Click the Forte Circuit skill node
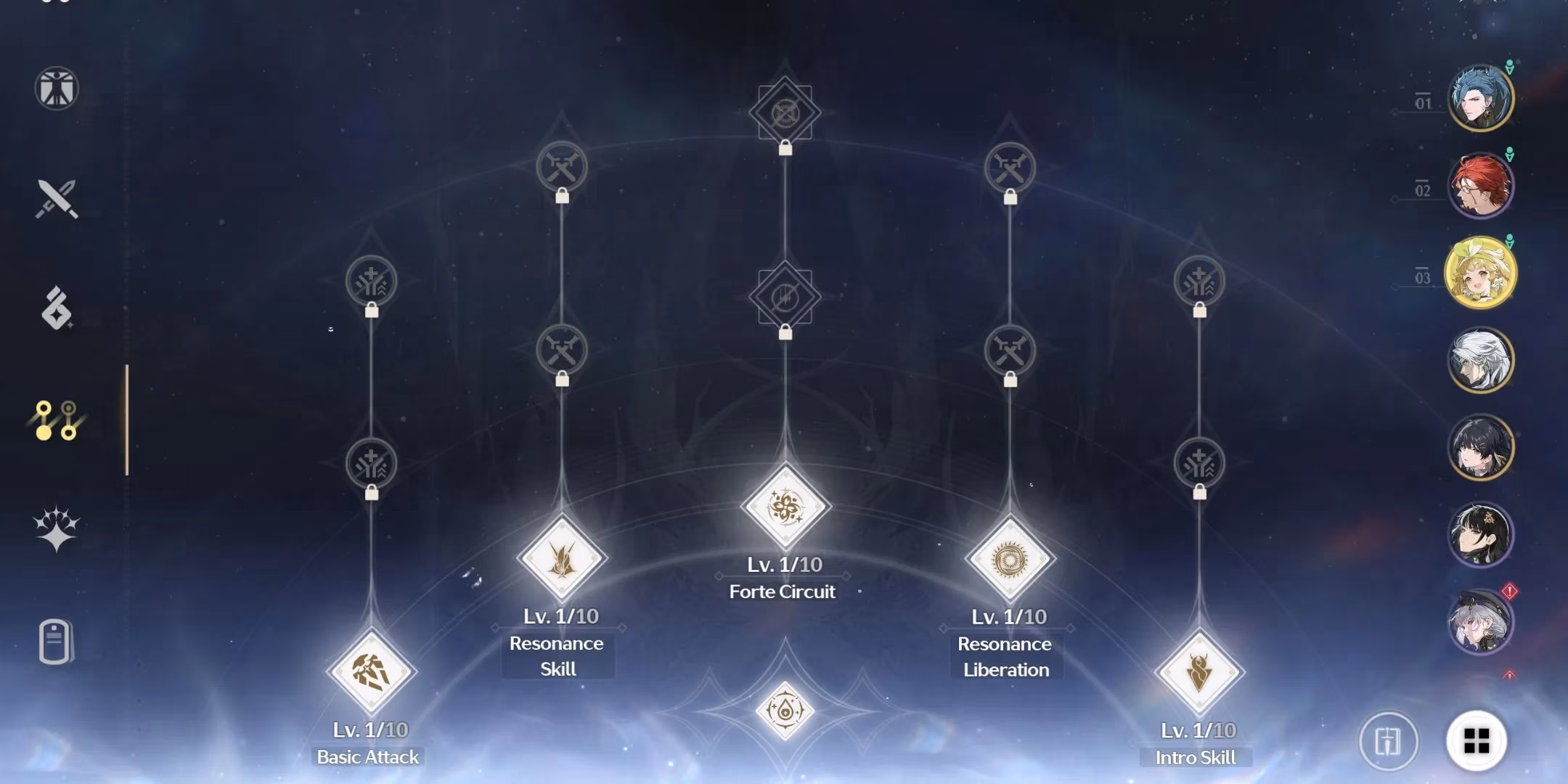Viewport: 1568px width, 784px height. tap(786, 505)
